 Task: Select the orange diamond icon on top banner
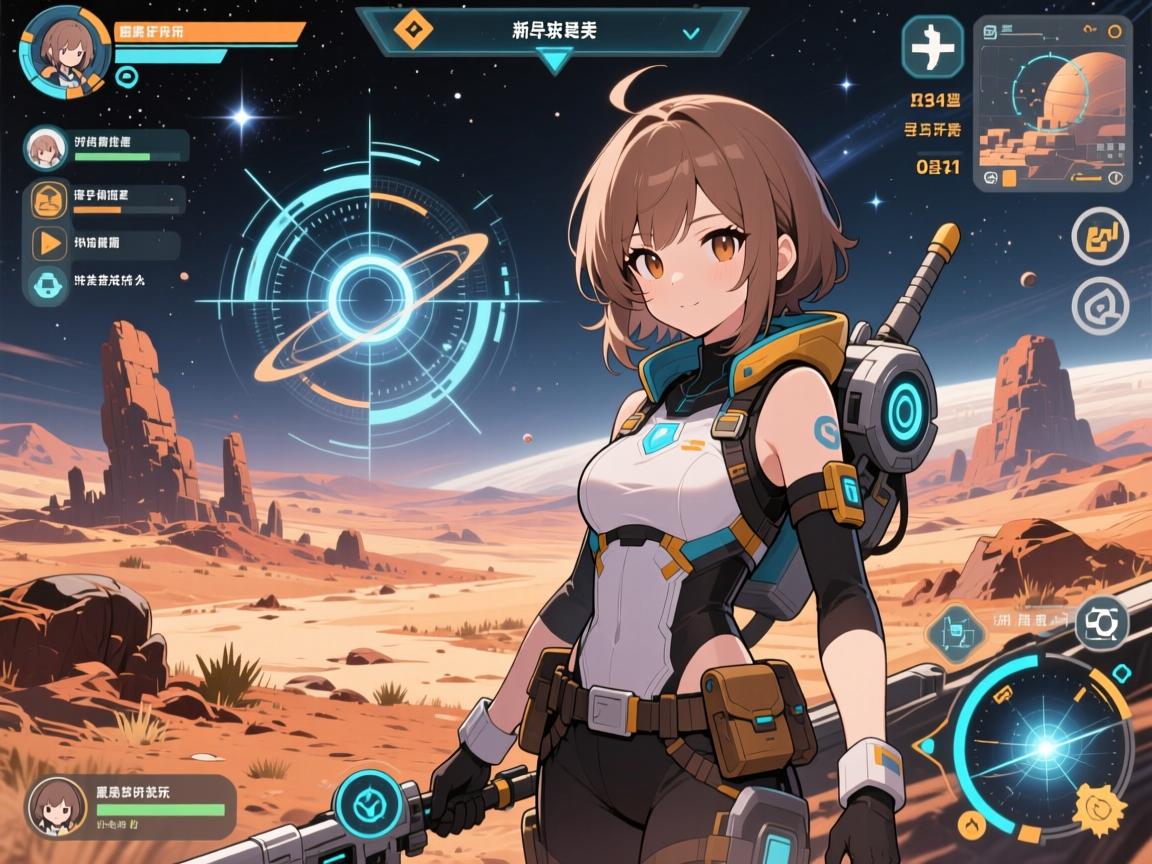(408, 30)
